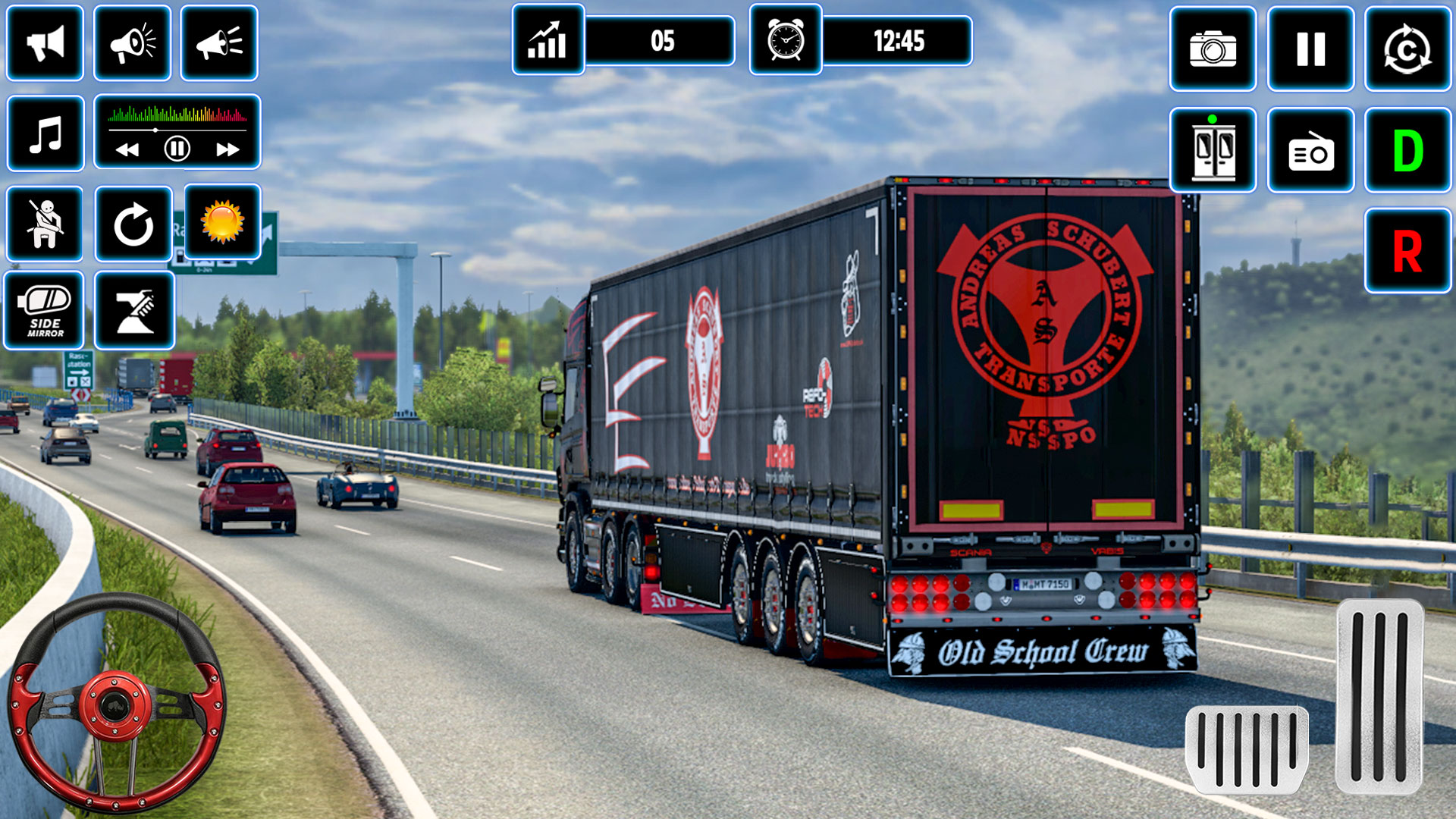The height and width of the screenshot is (819, 1456).
Task: Open the hand signal gesture panel
Action: (x=133, y=311)
